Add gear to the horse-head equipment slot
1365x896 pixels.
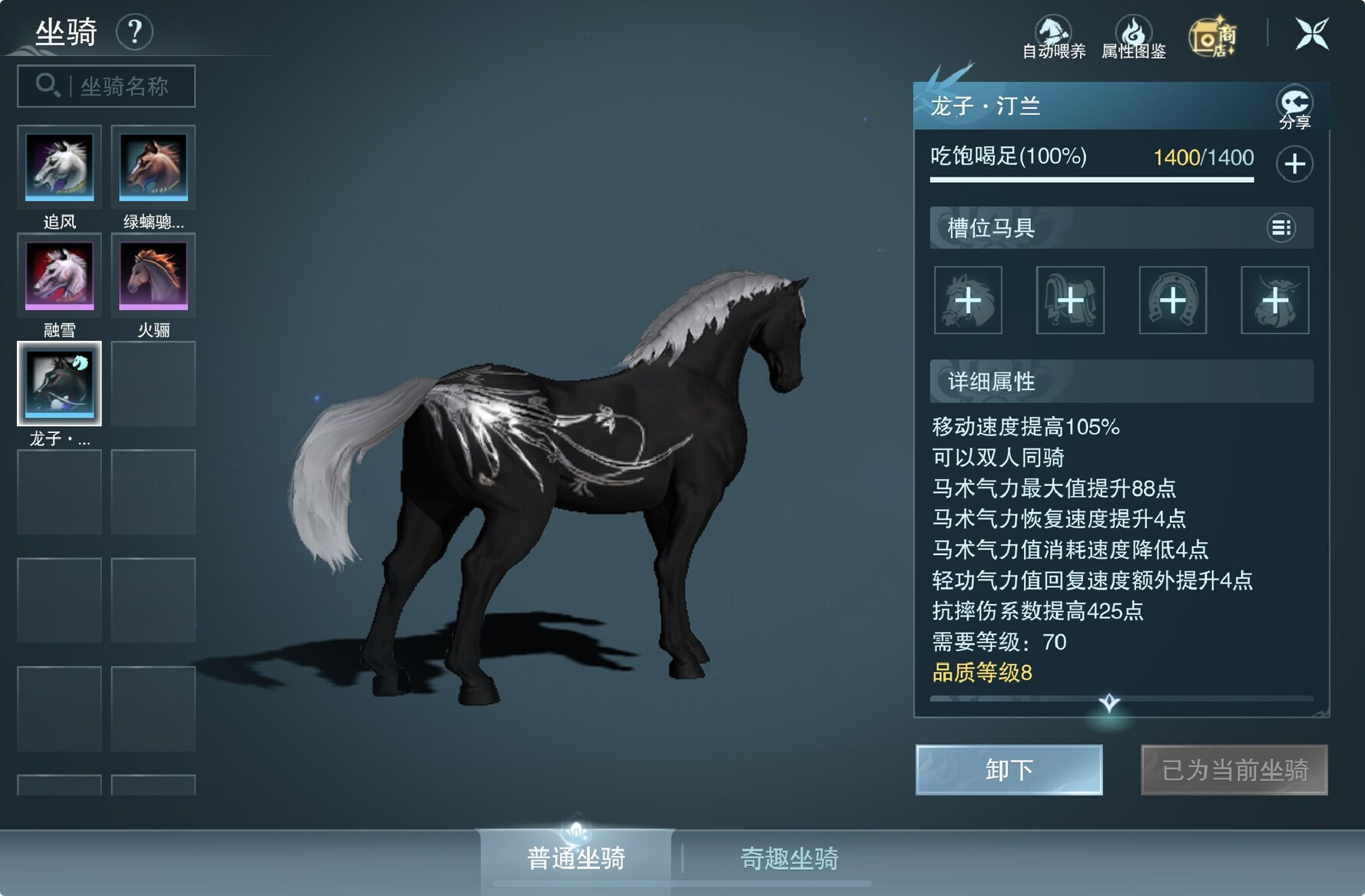[x=968, y=300]
